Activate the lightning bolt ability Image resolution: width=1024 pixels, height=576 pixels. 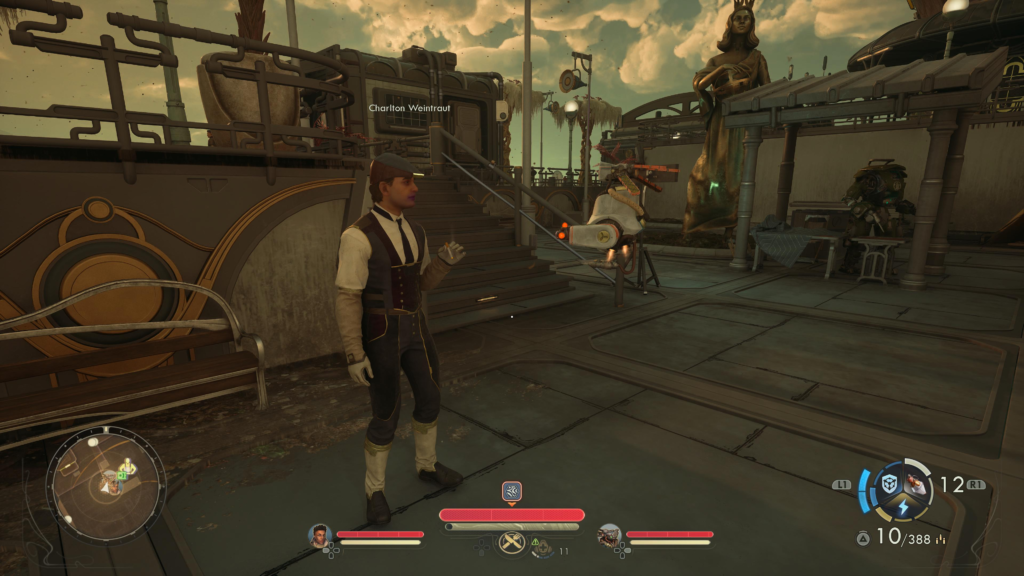click(x=903, y=508)
